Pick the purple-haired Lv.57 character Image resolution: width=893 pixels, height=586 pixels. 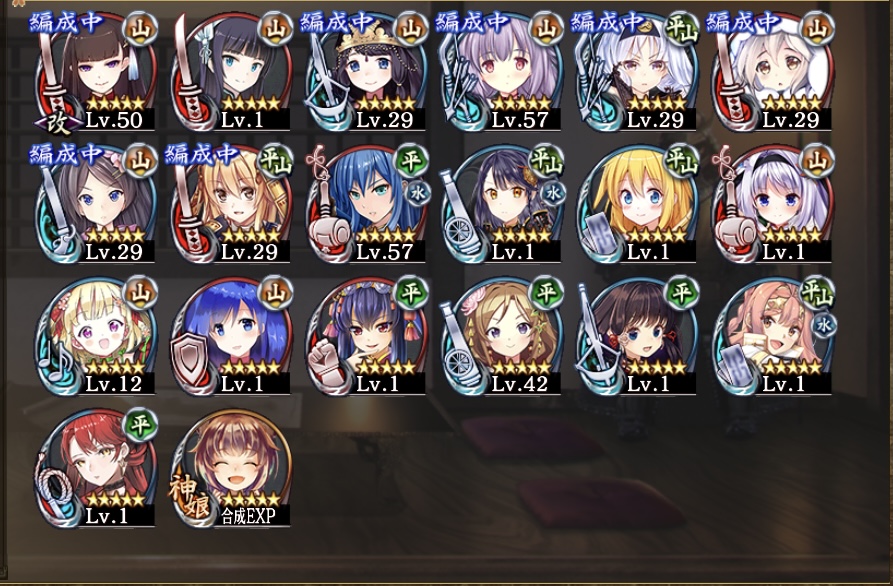(503, 72)
